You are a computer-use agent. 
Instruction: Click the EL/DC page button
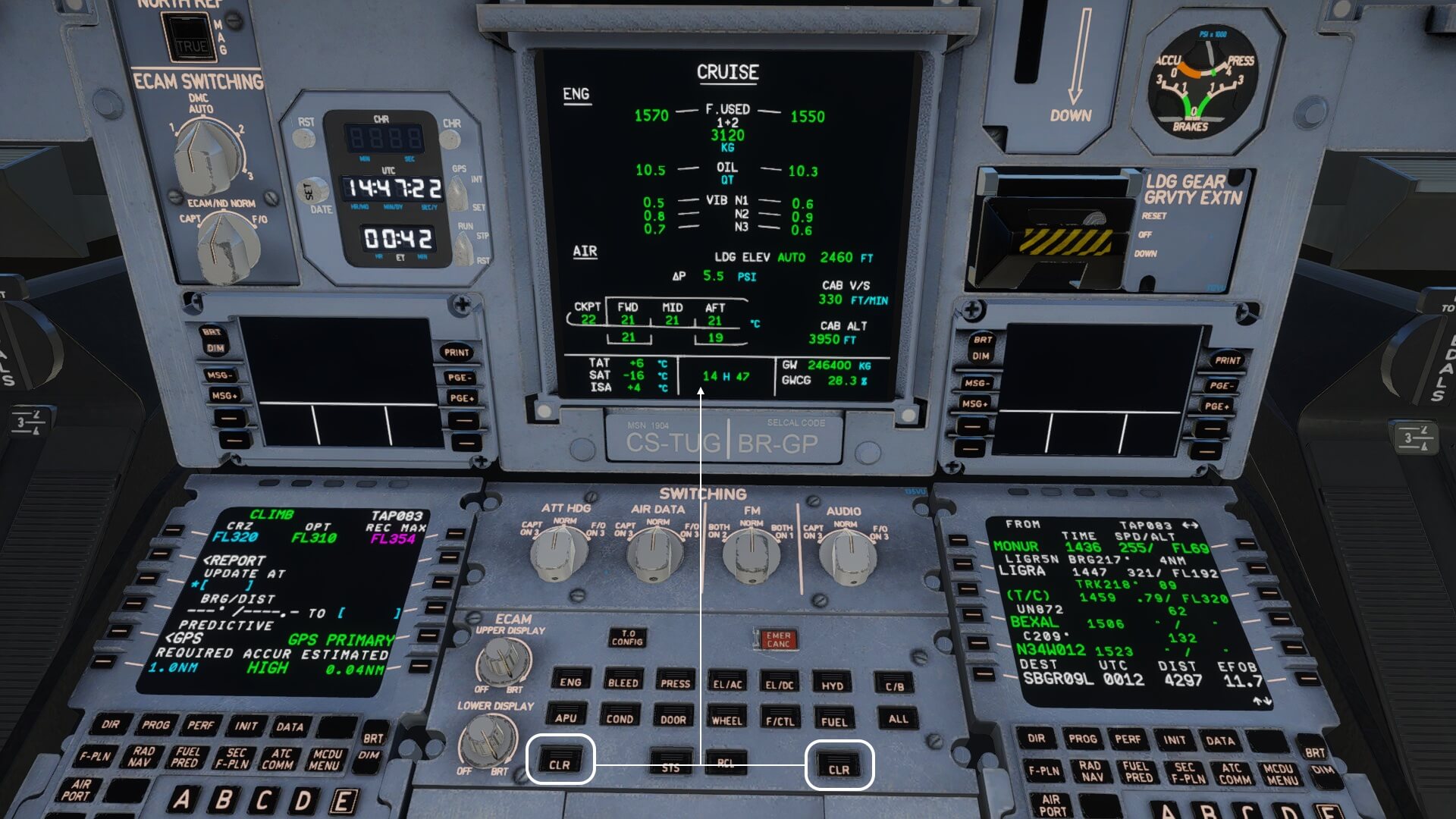click(780, 684)
